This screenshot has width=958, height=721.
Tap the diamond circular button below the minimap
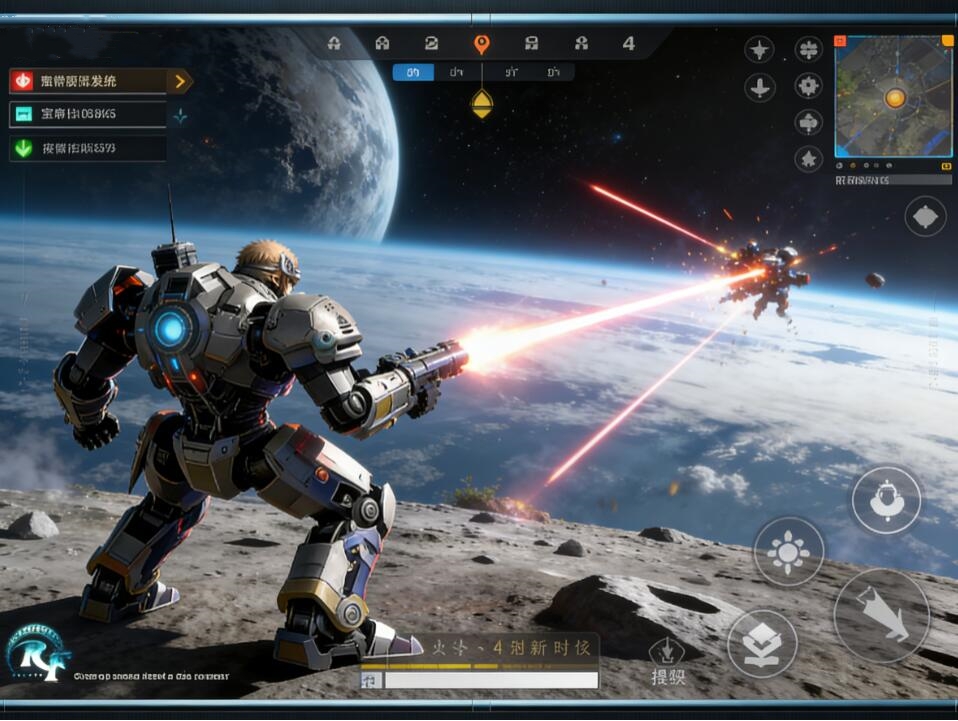[925, 216]
